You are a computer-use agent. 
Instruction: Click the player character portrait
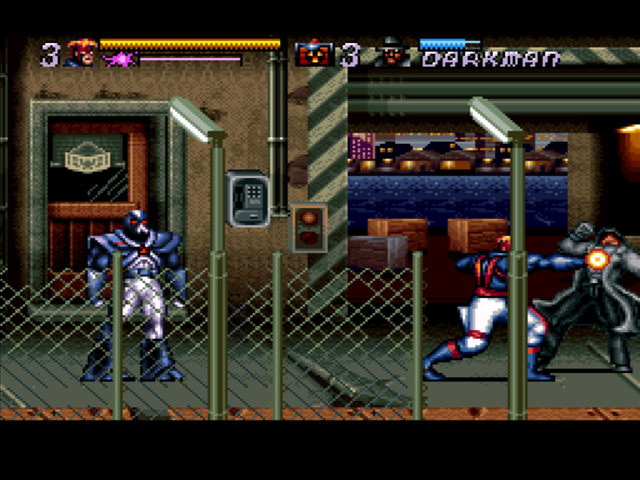pyautogui.click(x=79, y=53)
